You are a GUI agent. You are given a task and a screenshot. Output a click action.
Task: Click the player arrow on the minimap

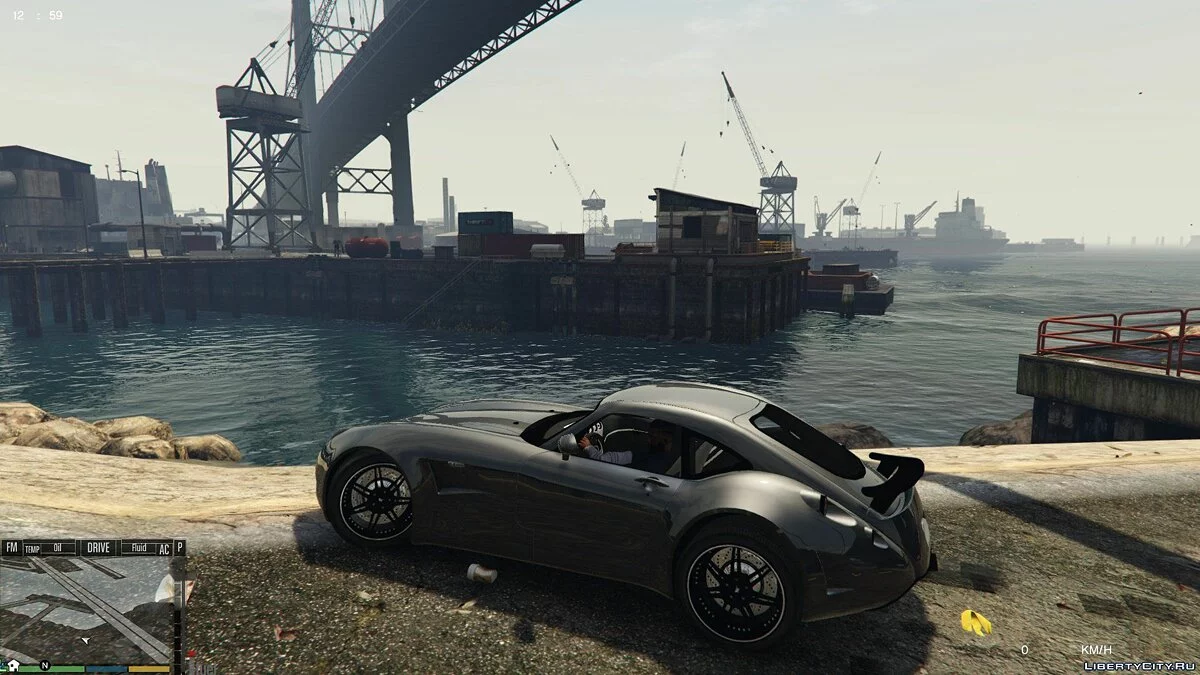[85, 638]
